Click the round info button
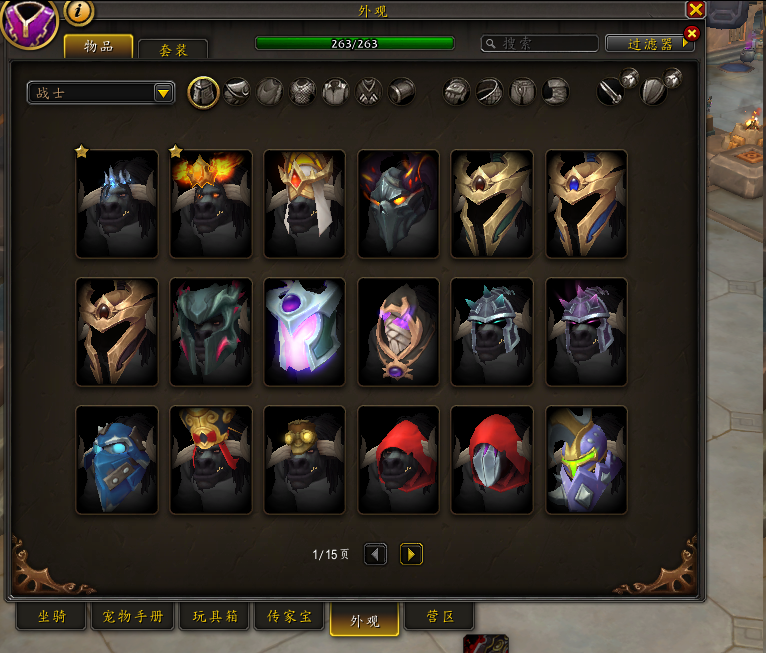This screenshot has width=766, height=653. pos(80,12)
